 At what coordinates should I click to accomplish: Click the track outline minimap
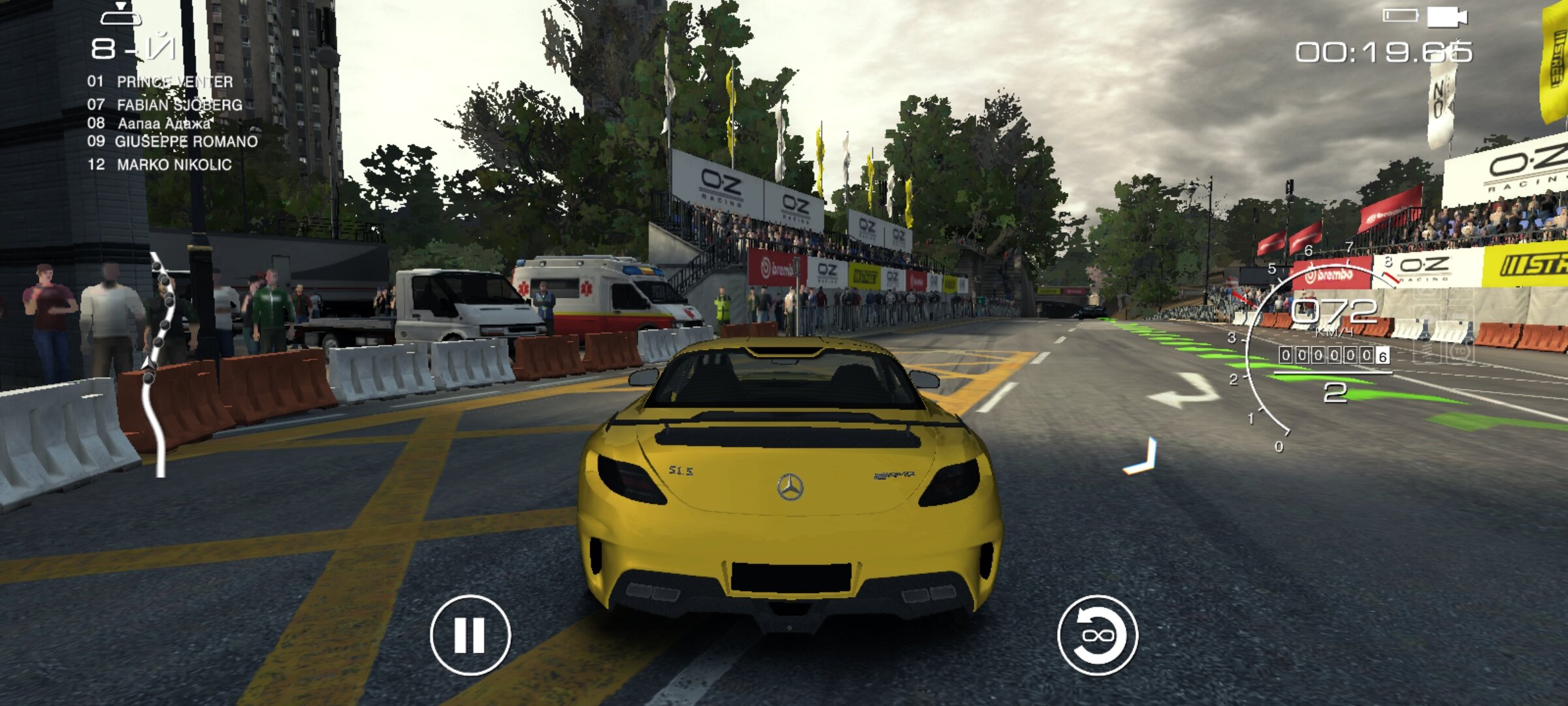pos(158,363)
